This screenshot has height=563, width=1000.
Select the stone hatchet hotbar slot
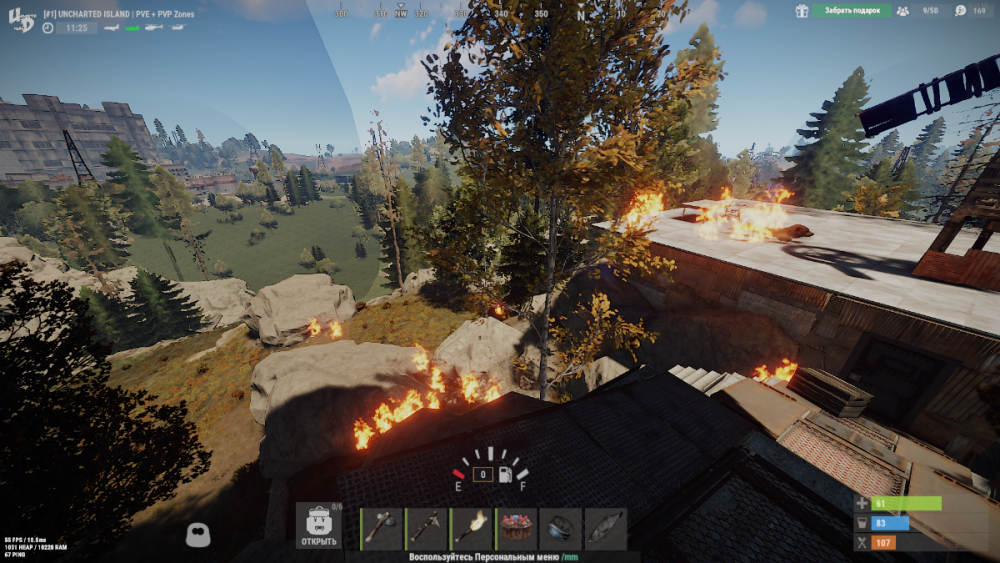coord(382,529)
